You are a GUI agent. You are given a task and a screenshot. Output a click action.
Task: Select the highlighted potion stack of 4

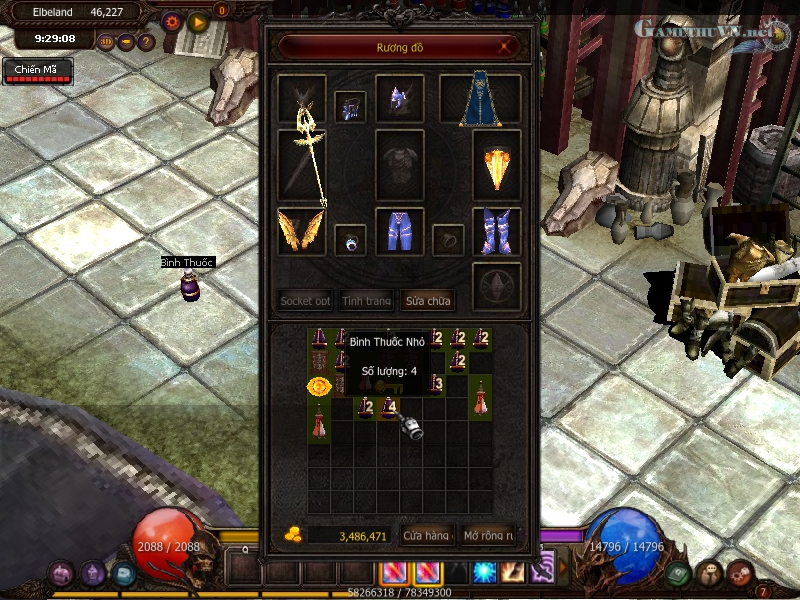387,407
